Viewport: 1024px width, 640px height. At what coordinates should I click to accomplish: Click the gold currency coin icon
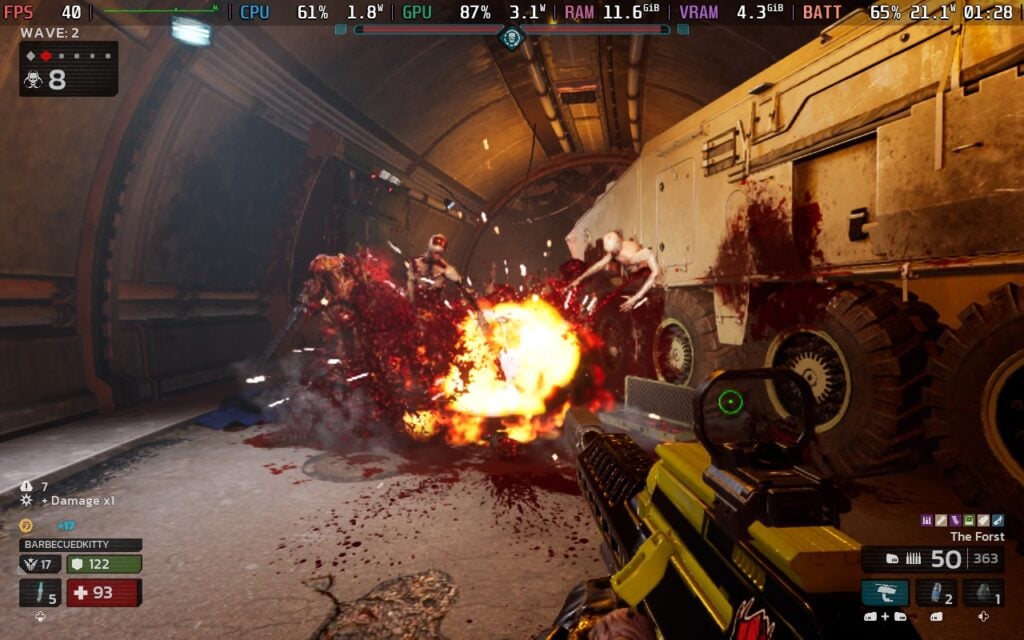[x=26, y=525]
